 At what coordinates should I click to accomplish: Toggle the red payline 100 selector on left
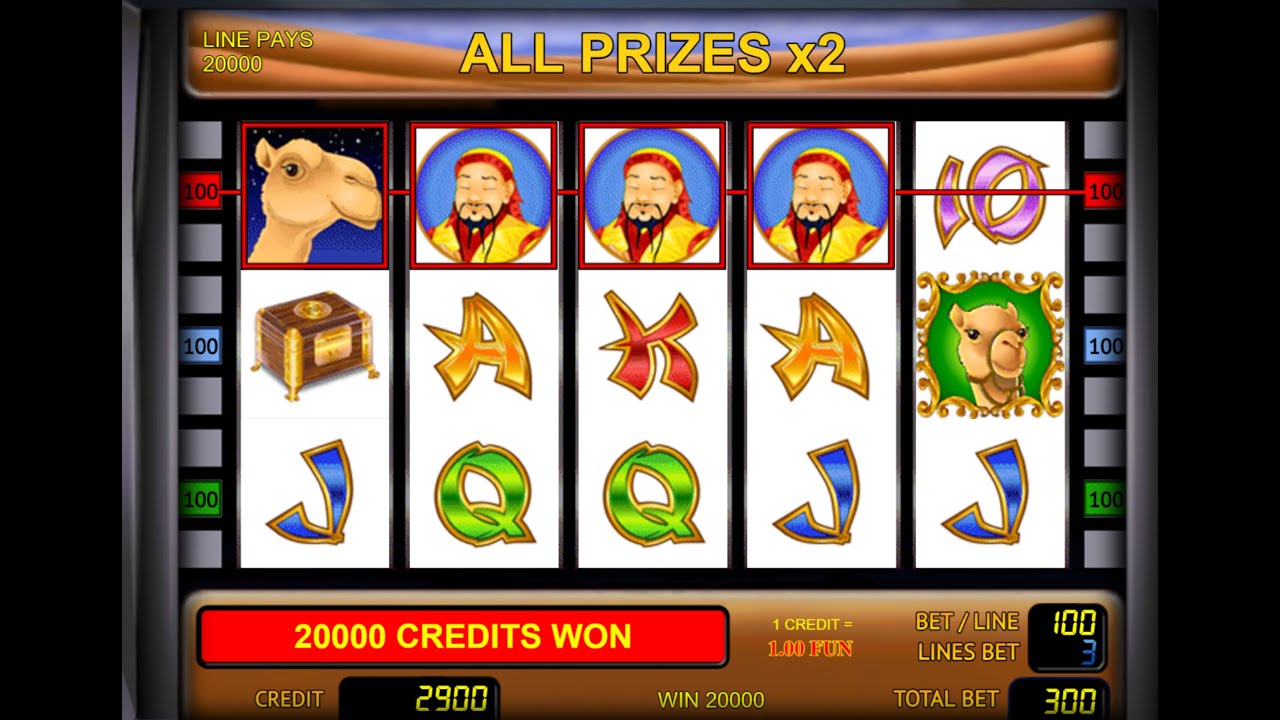(x=203, y=191)
